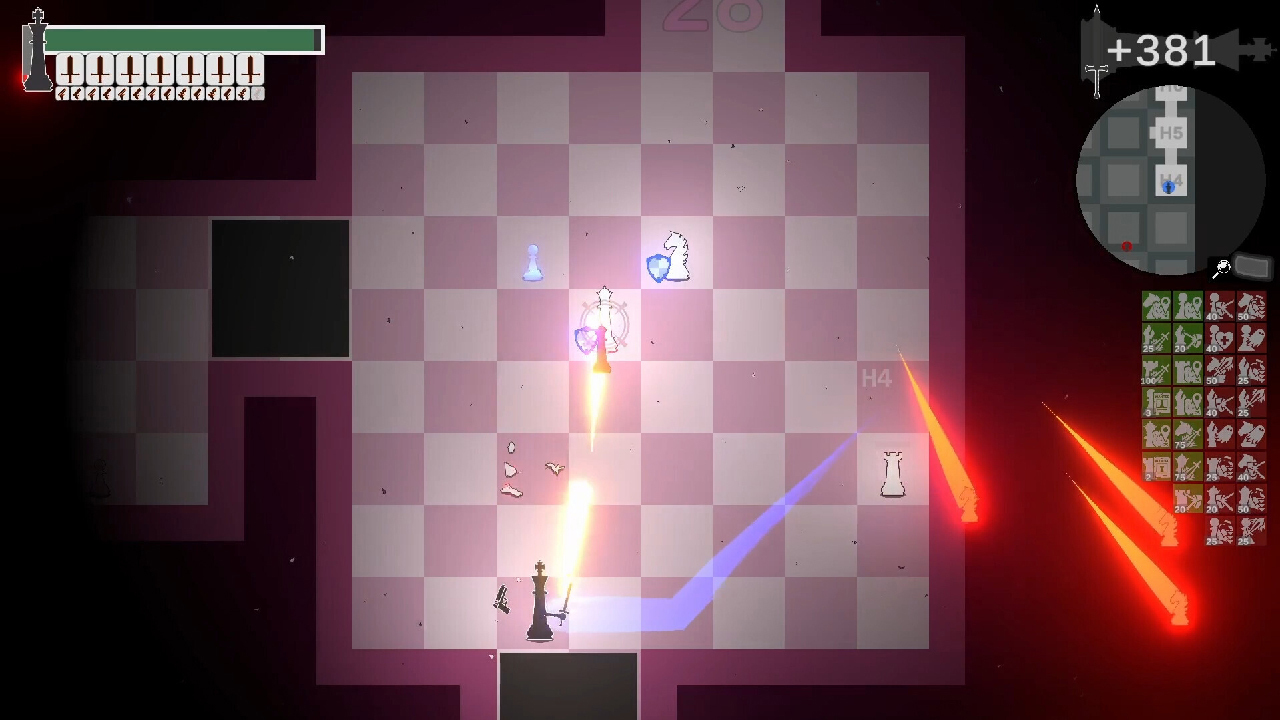Click the first sword charge icon under the health bar
This screenshot has width=1280, height=720.
69,68
